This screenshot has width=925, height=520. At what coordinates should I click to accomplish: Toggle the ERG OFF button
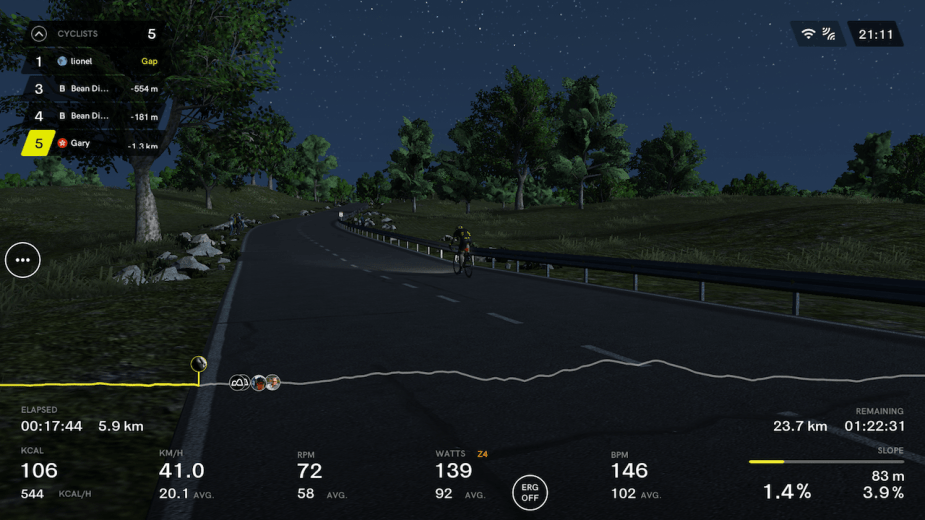tap(530, 492)
